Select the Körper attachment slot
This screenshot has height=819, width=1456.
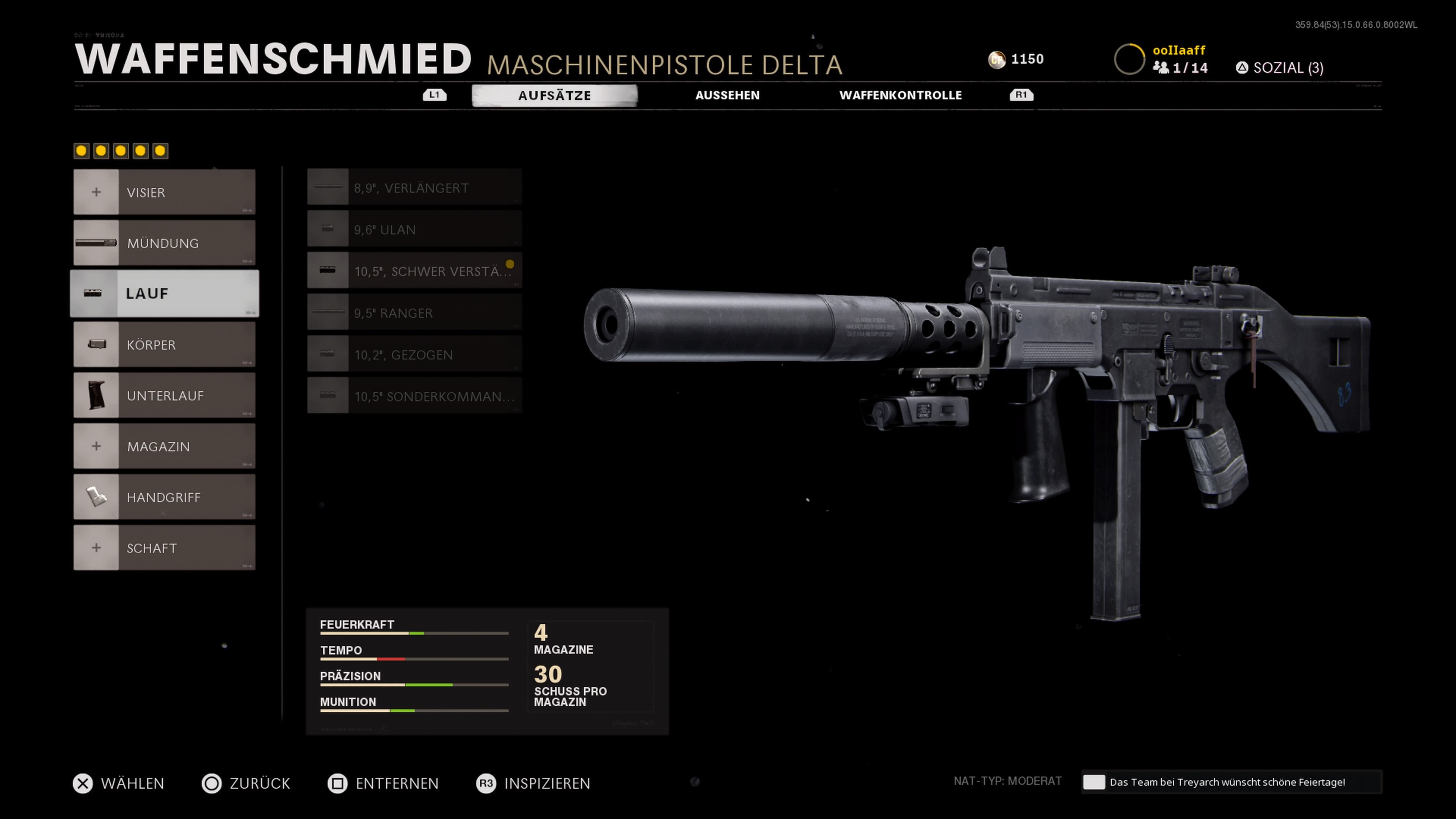(165, 345)
